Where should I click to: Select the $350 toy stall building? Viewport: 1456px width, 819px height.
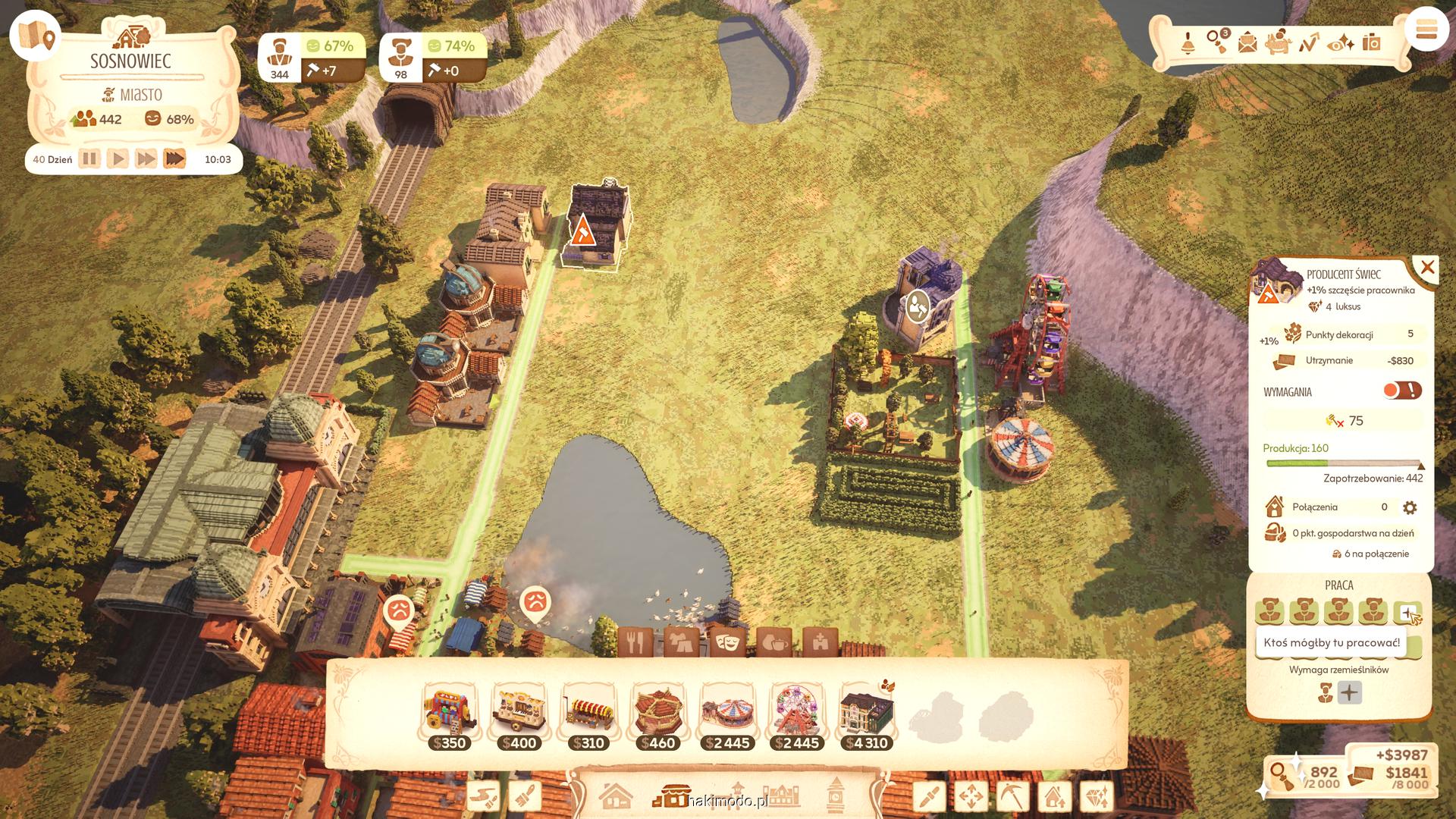(x=449, y=717)
